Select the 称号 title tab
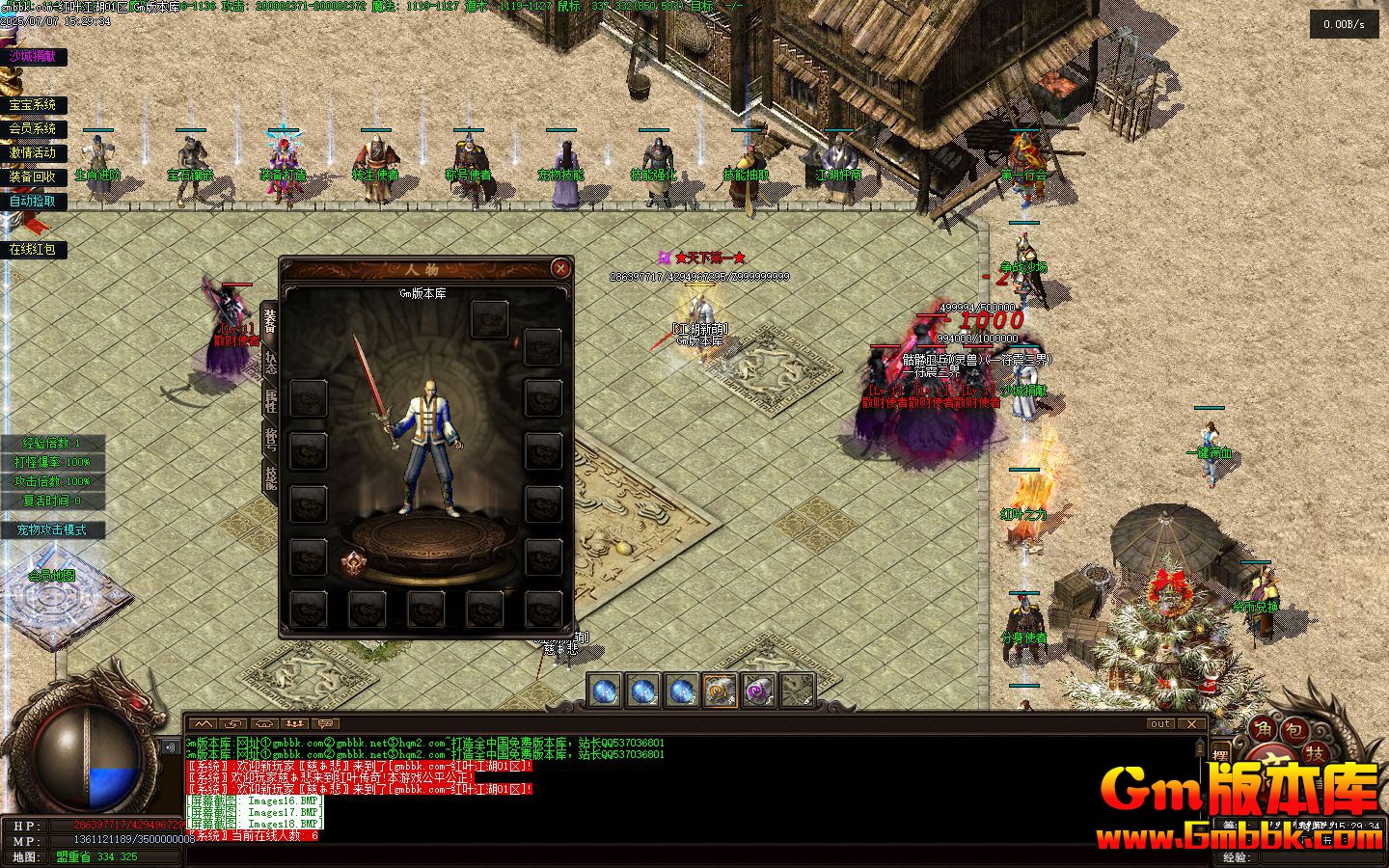This screenshot has width=1389, height=868. pyautogui.click(x=270, y=438)
